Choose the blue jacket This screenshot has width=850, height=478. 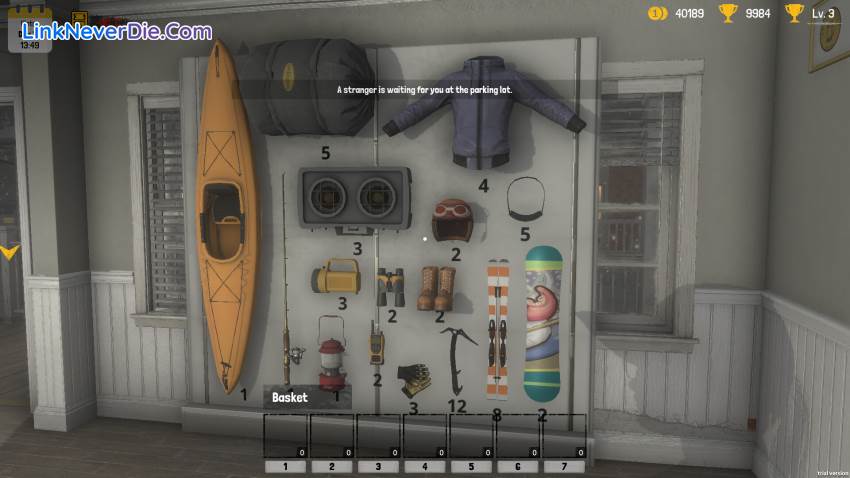click(484, 112)
